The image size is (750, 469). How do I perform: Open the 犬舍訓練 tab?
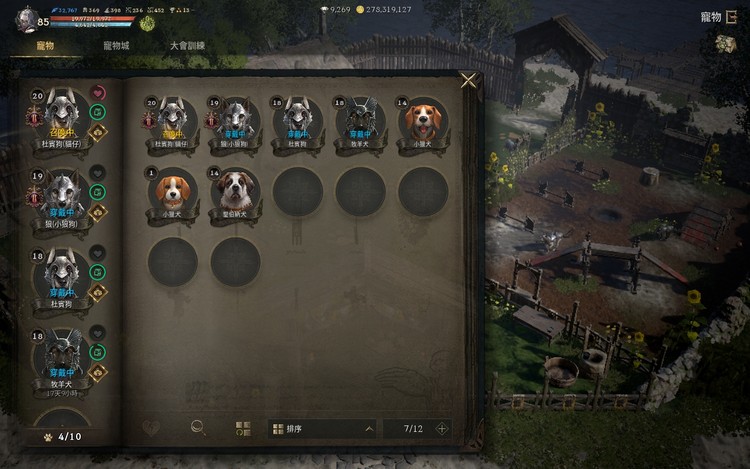[x=187, y=46]
